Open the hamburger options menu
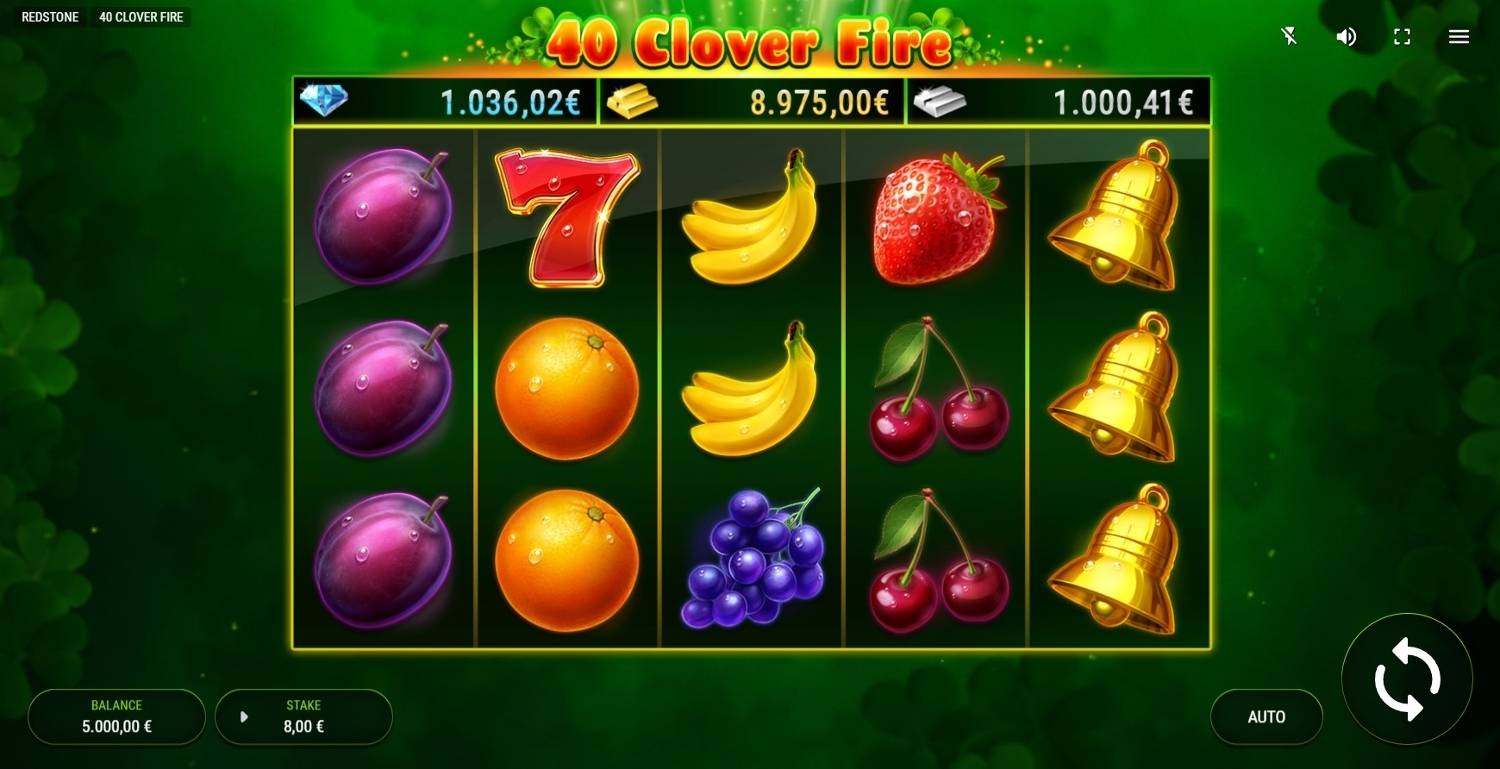The width and height of the screenshot is (1500, 769). click(1458, 36)
